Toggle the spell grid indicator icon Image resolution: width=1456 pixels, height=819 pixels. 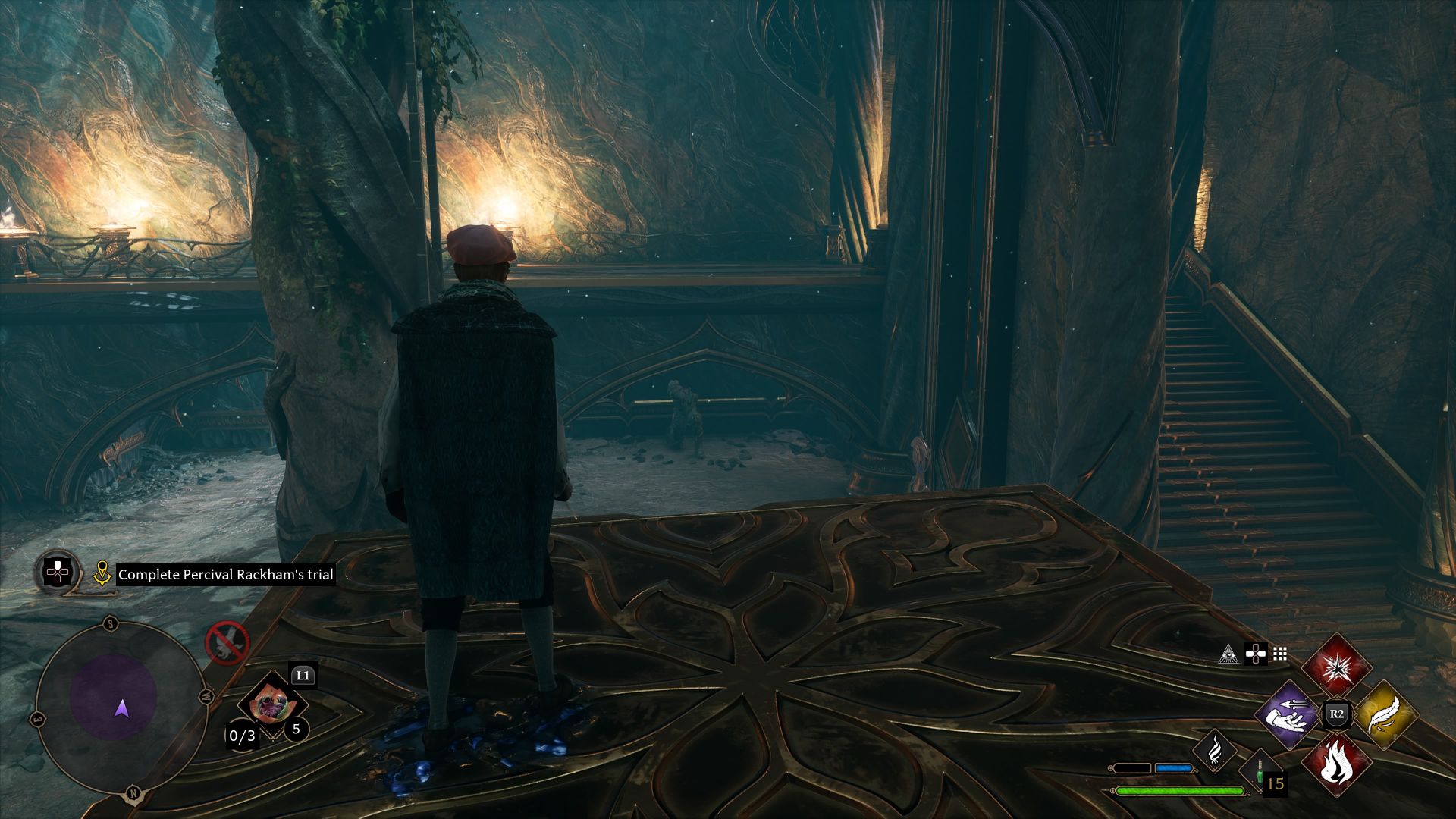1279,654
